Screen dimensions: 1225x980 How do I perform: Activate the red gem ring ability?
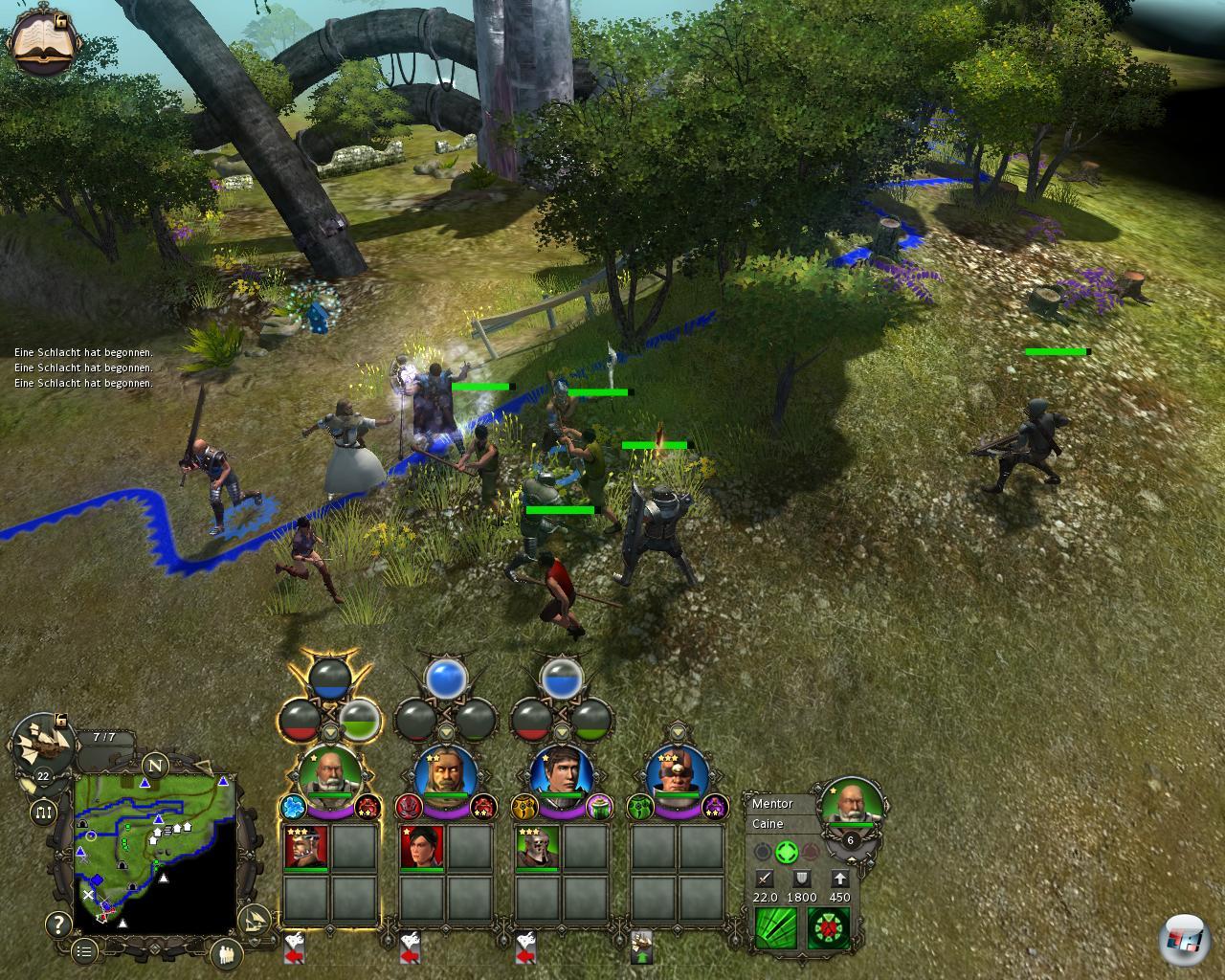[x=828, y=928]
